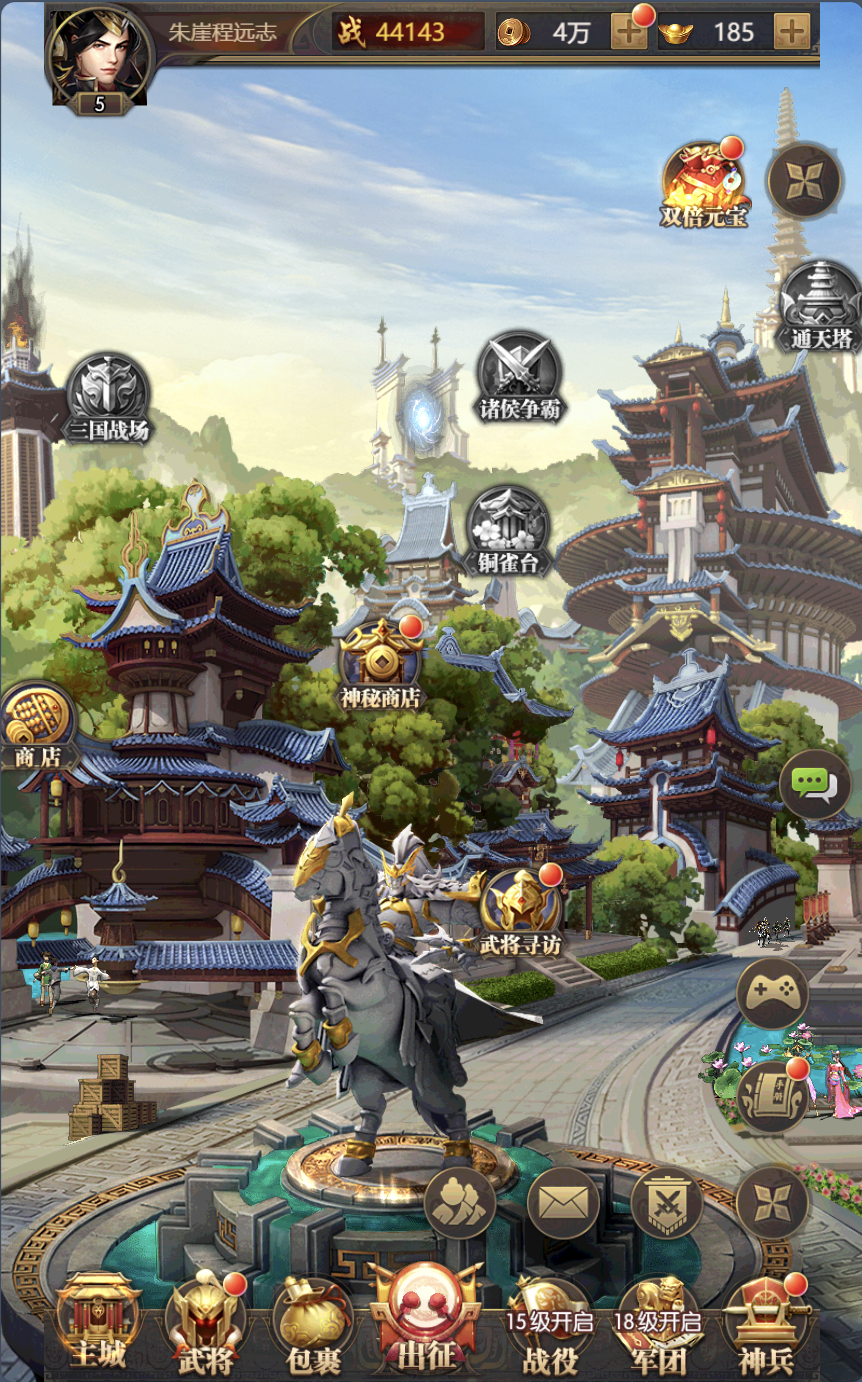Add more copper coins with plus button

[629, 32]
